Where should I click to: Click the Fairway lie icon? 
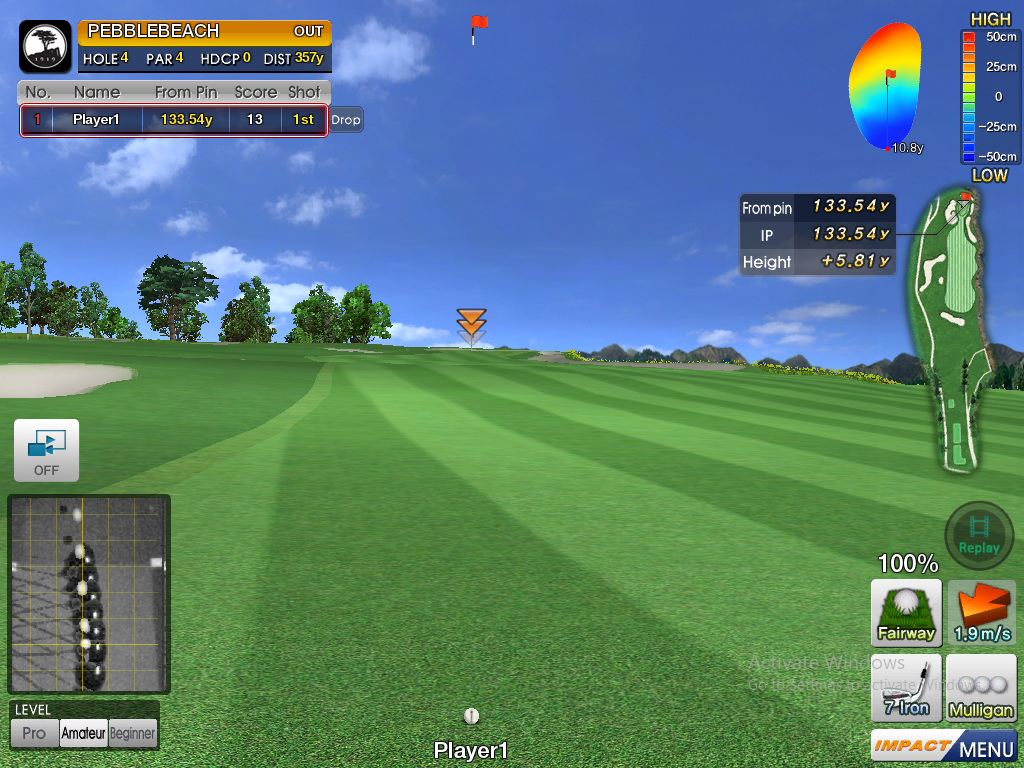(906, 612)
